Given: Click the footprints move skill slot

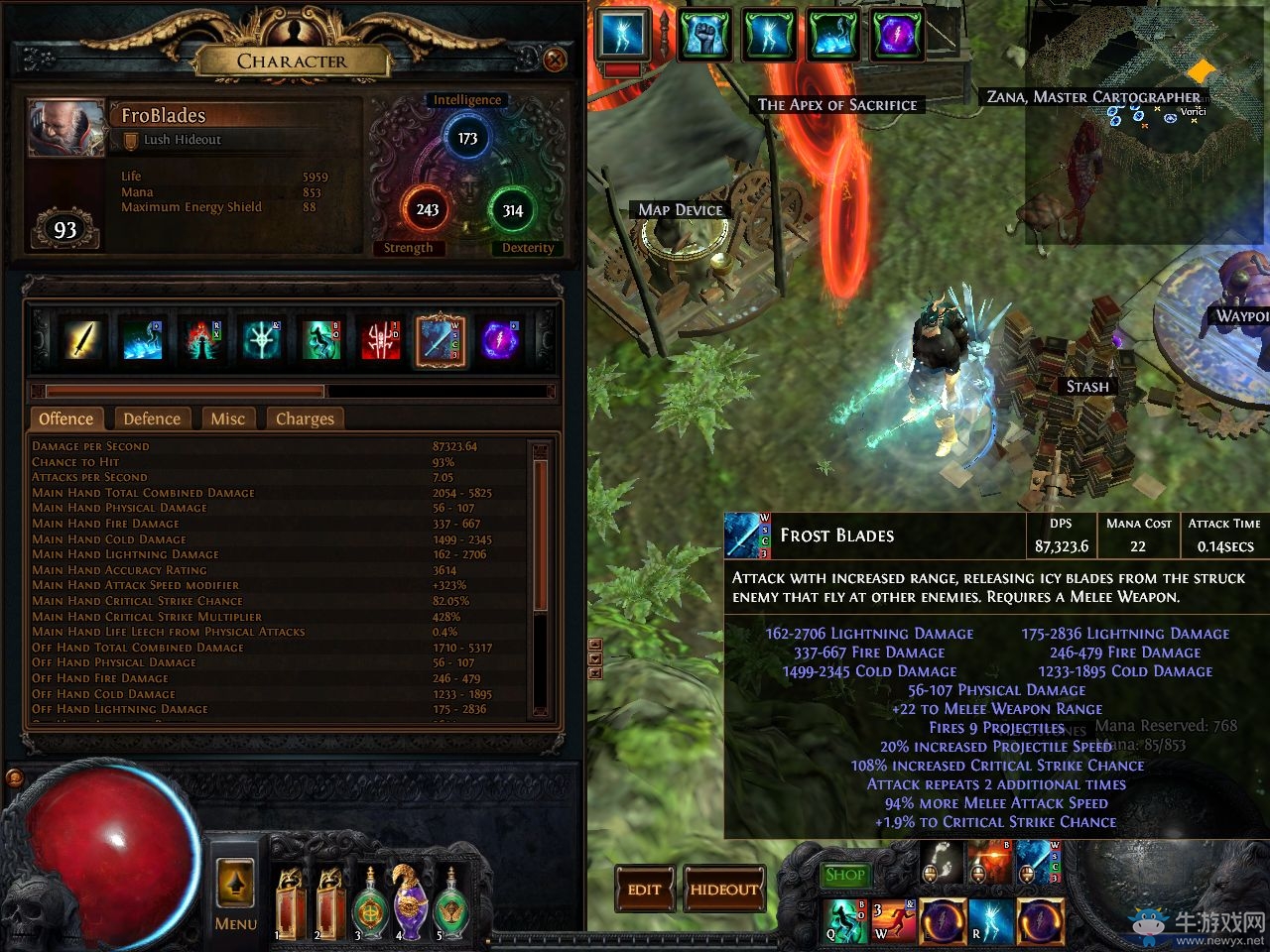Looking at the screenshot, I should click(x=943, y=864).
